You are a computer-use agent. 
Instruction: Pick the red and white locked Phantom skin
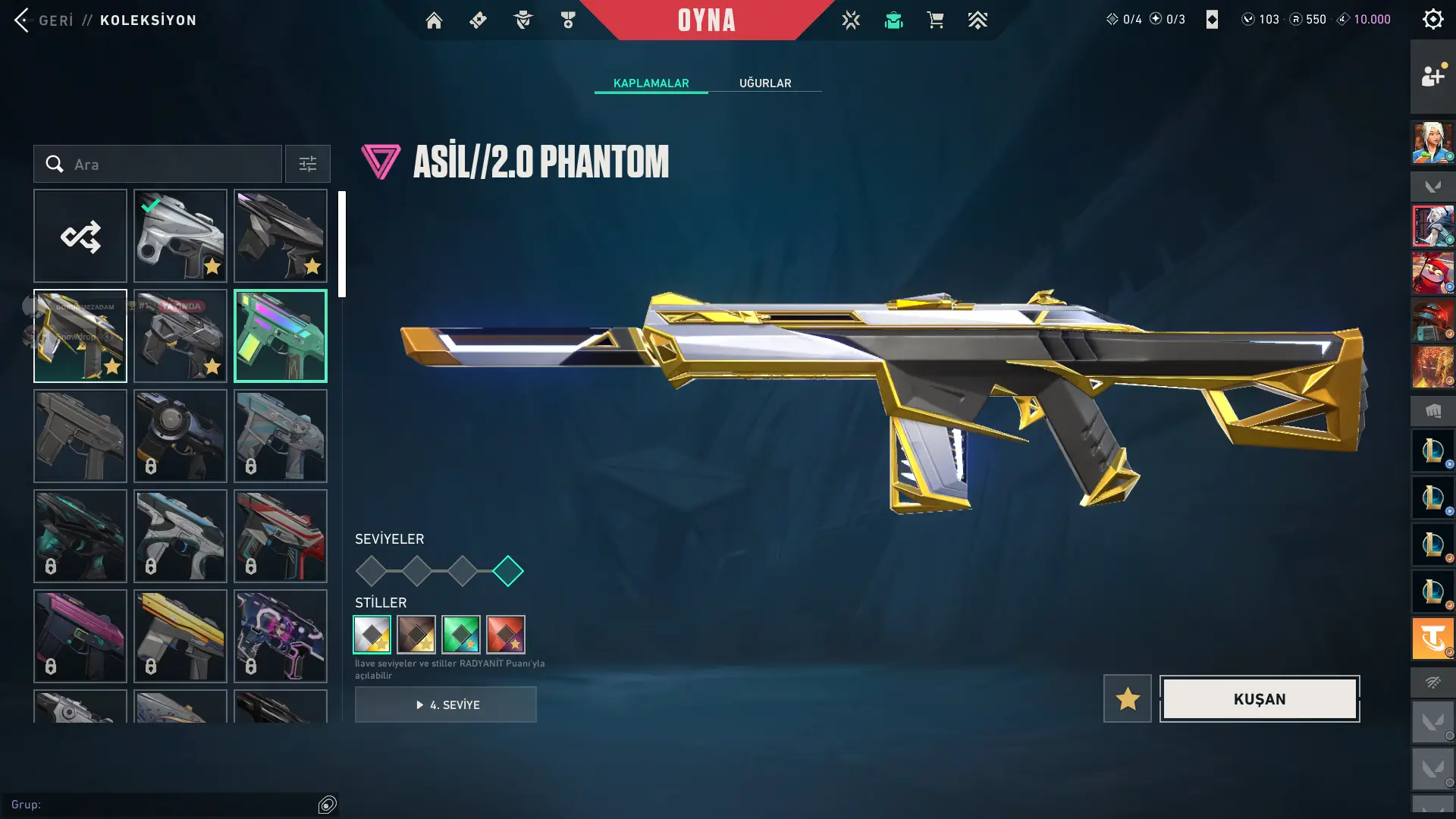281,536
